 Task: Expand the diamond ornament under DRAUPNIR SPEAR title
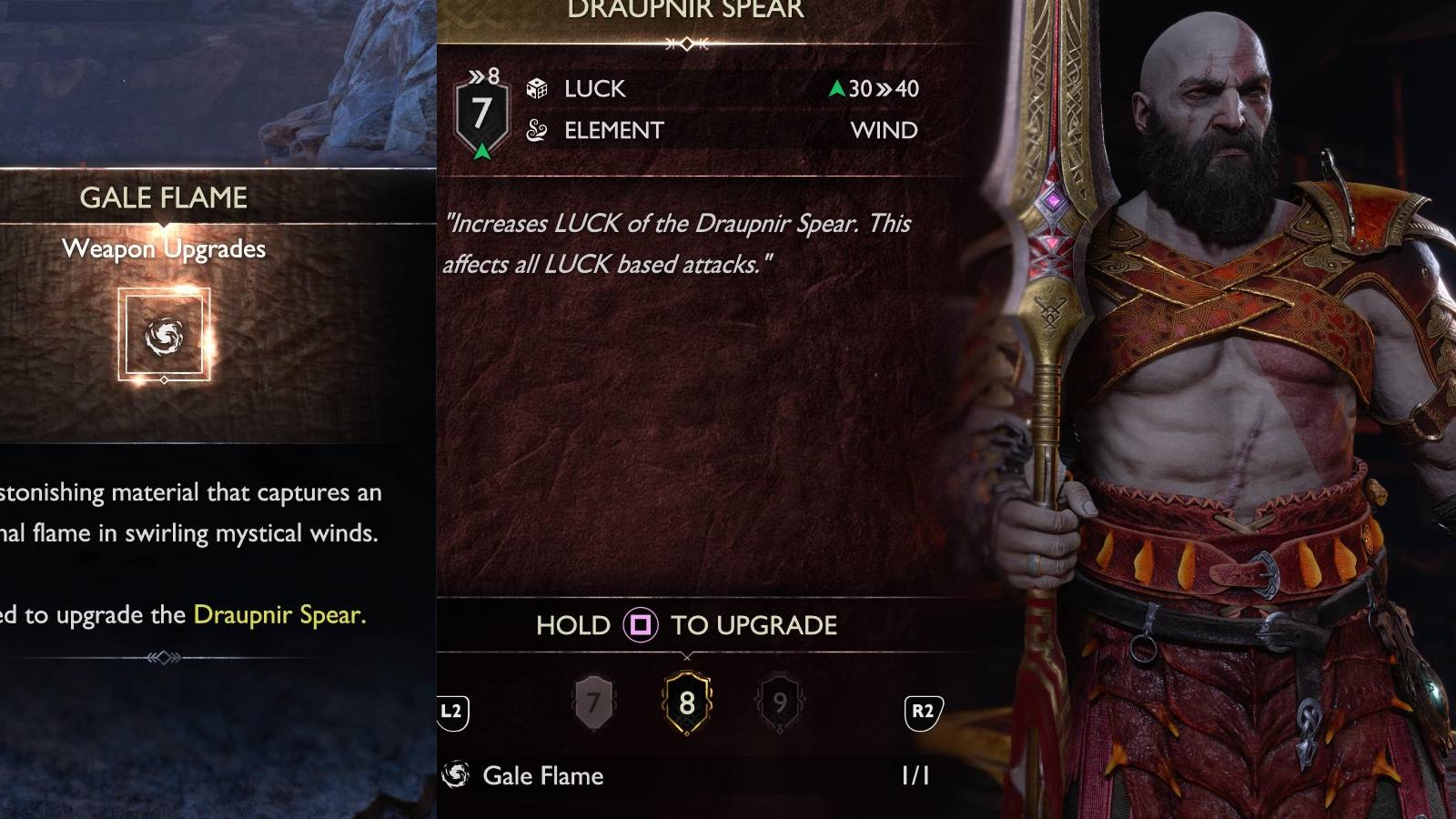click(x=689, y=41)
